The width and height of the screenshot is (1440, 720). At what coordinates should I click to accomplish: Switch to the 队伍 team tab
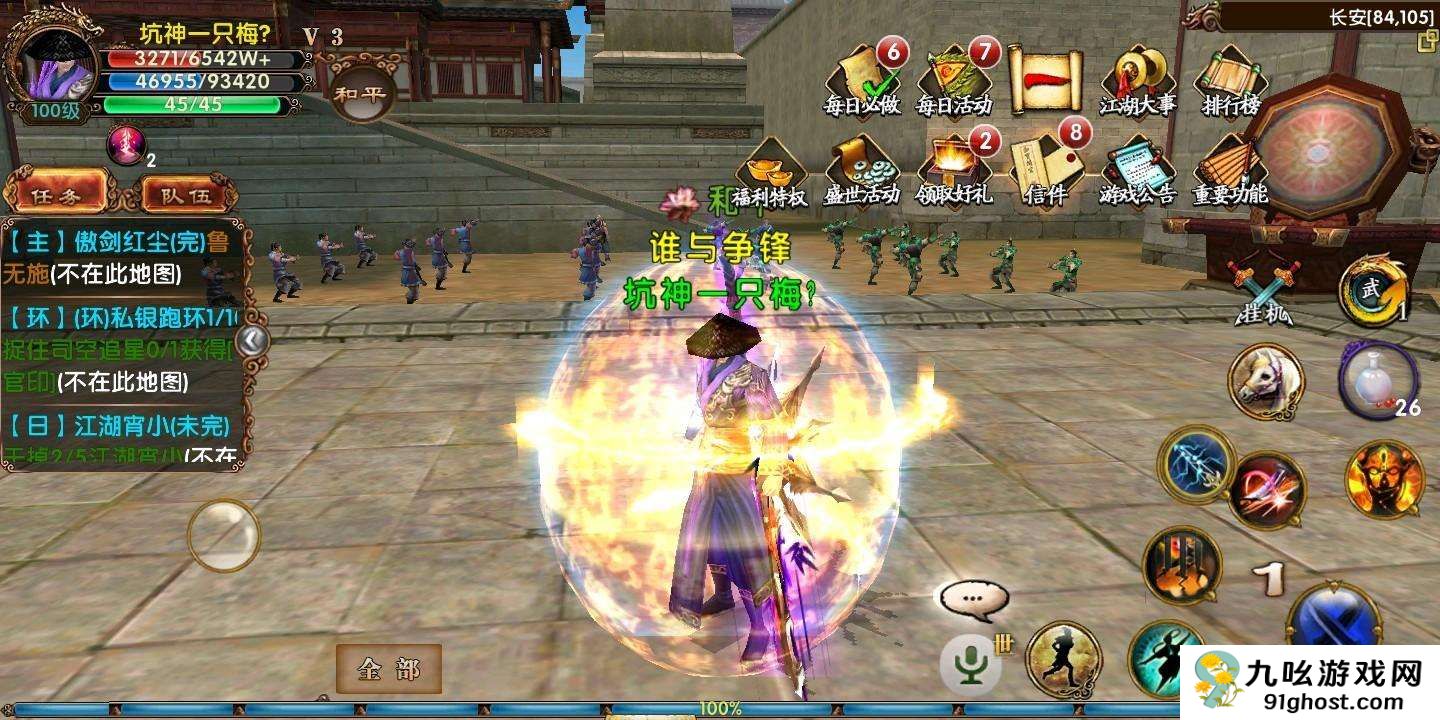[x=187, y=194]
